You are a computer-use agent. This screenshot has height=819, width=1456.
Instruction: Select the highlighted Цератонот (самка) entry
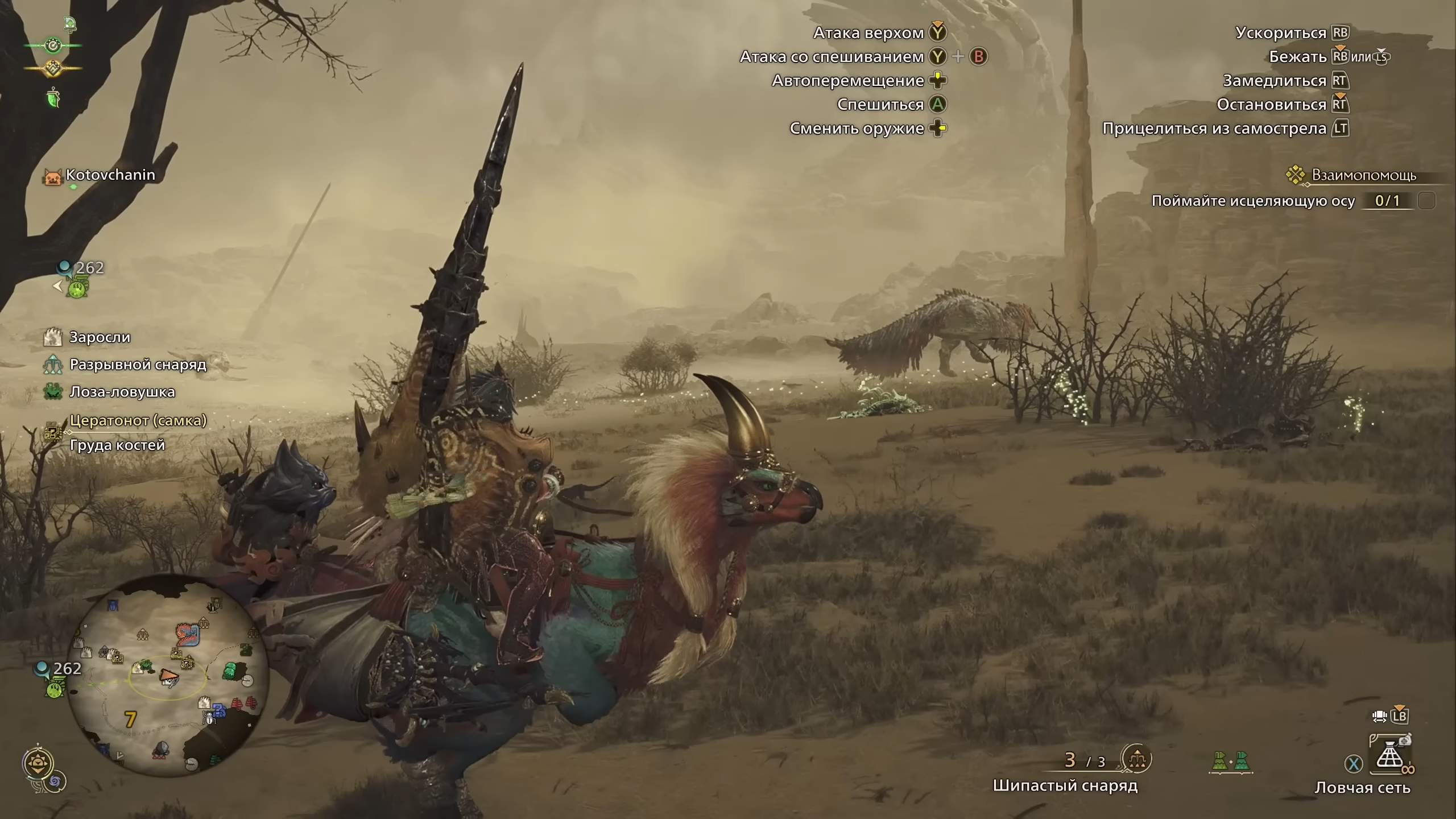point(138,420)
